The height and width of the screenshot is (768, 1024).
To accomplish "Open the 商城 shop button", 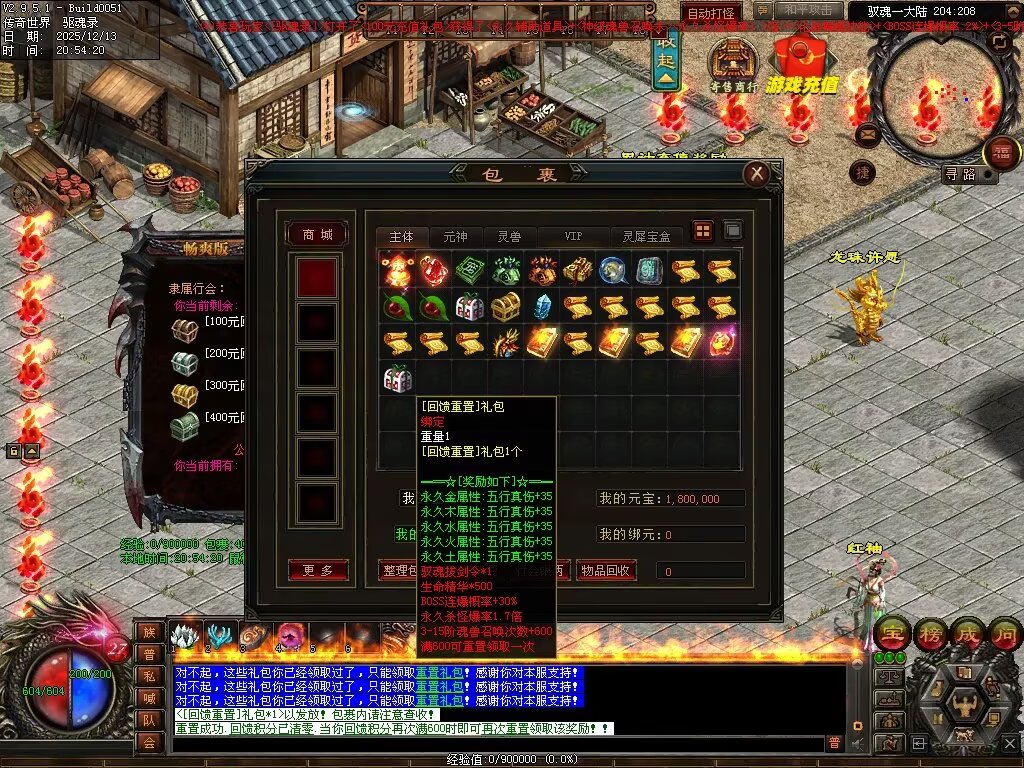I will [317, 234].
